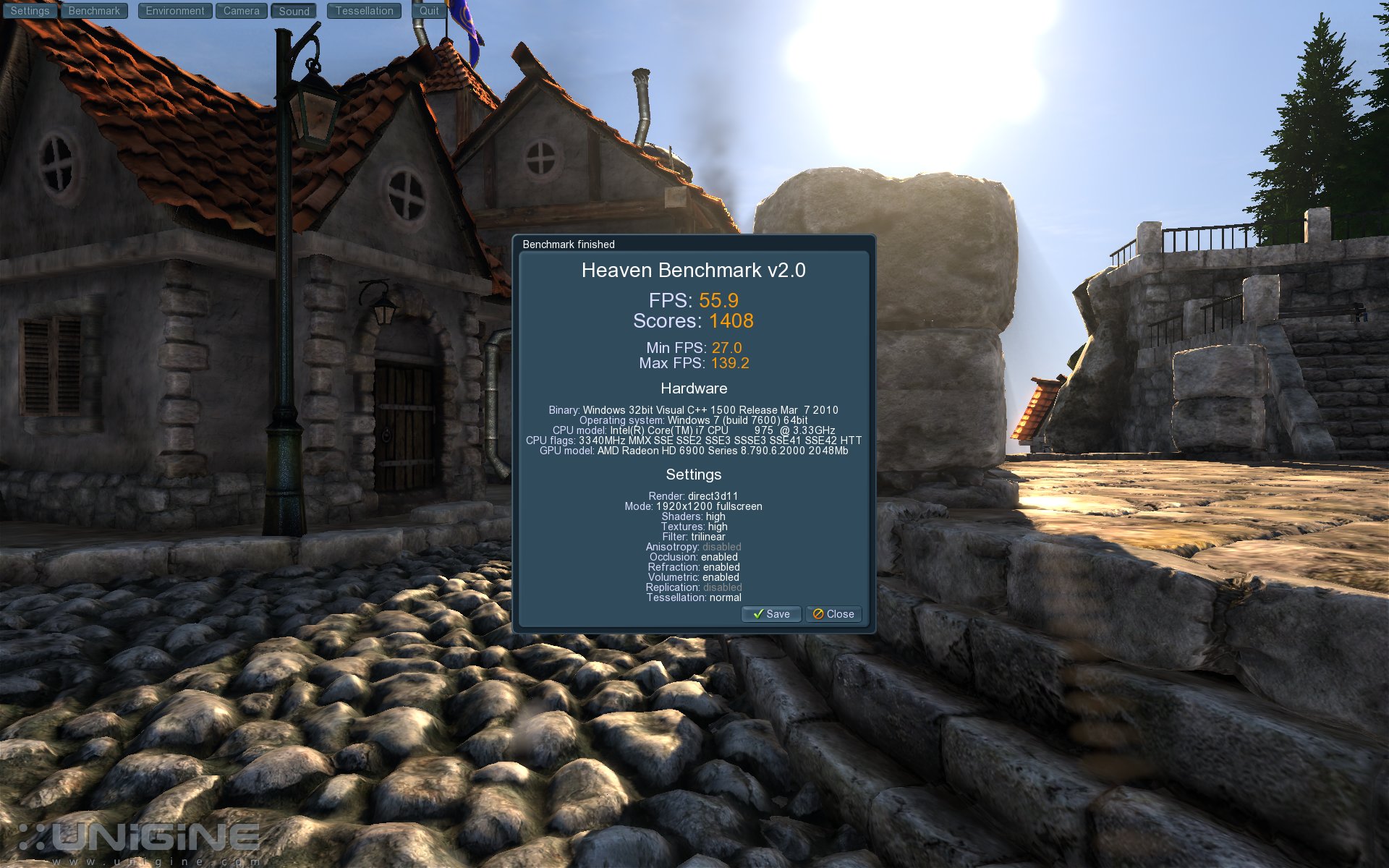
Task: Open the Environment options
Action: [175, 11]
